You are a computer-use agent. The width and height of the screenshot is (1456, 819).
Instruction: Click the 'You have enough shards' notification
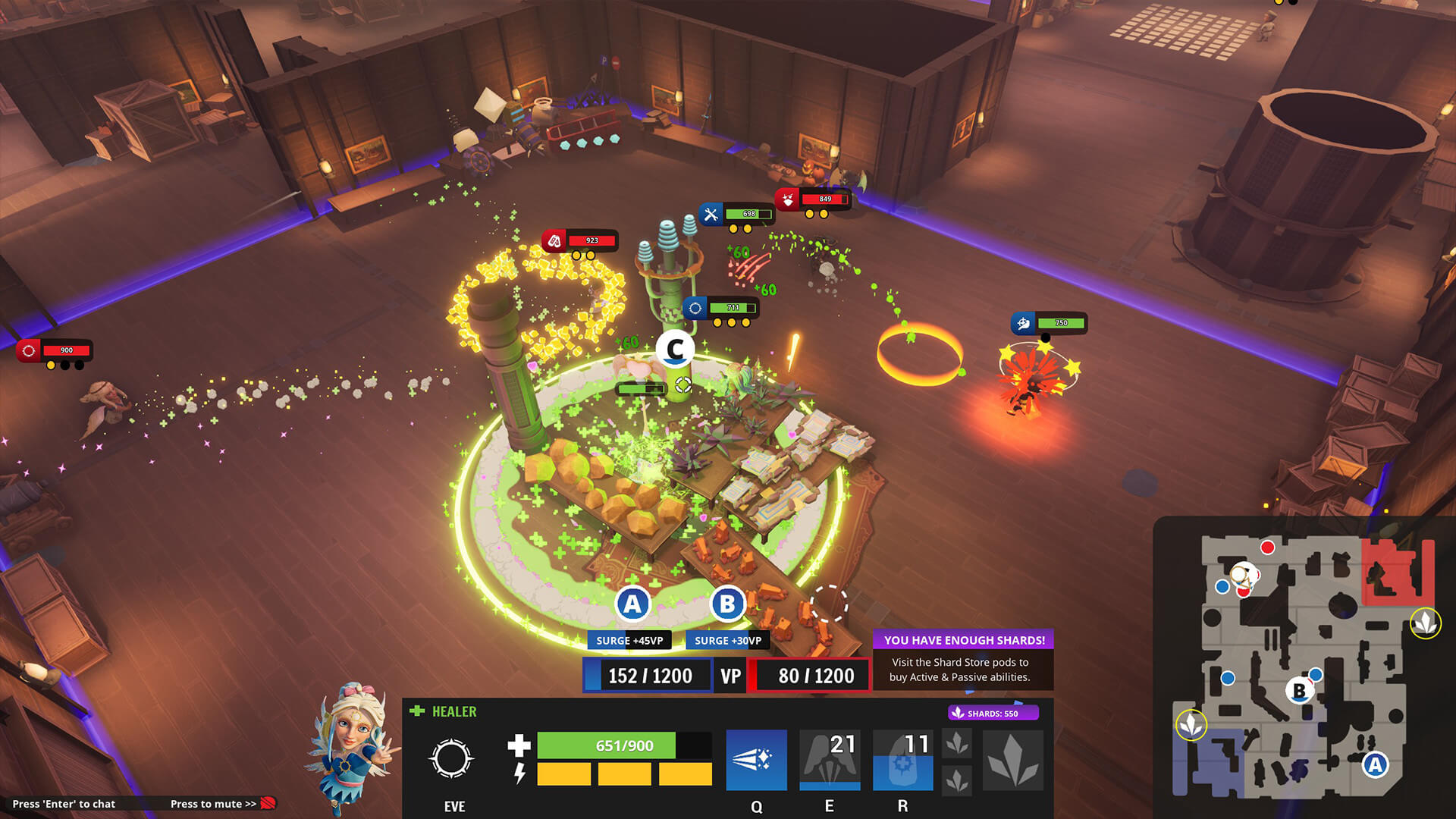pos(963,660)
